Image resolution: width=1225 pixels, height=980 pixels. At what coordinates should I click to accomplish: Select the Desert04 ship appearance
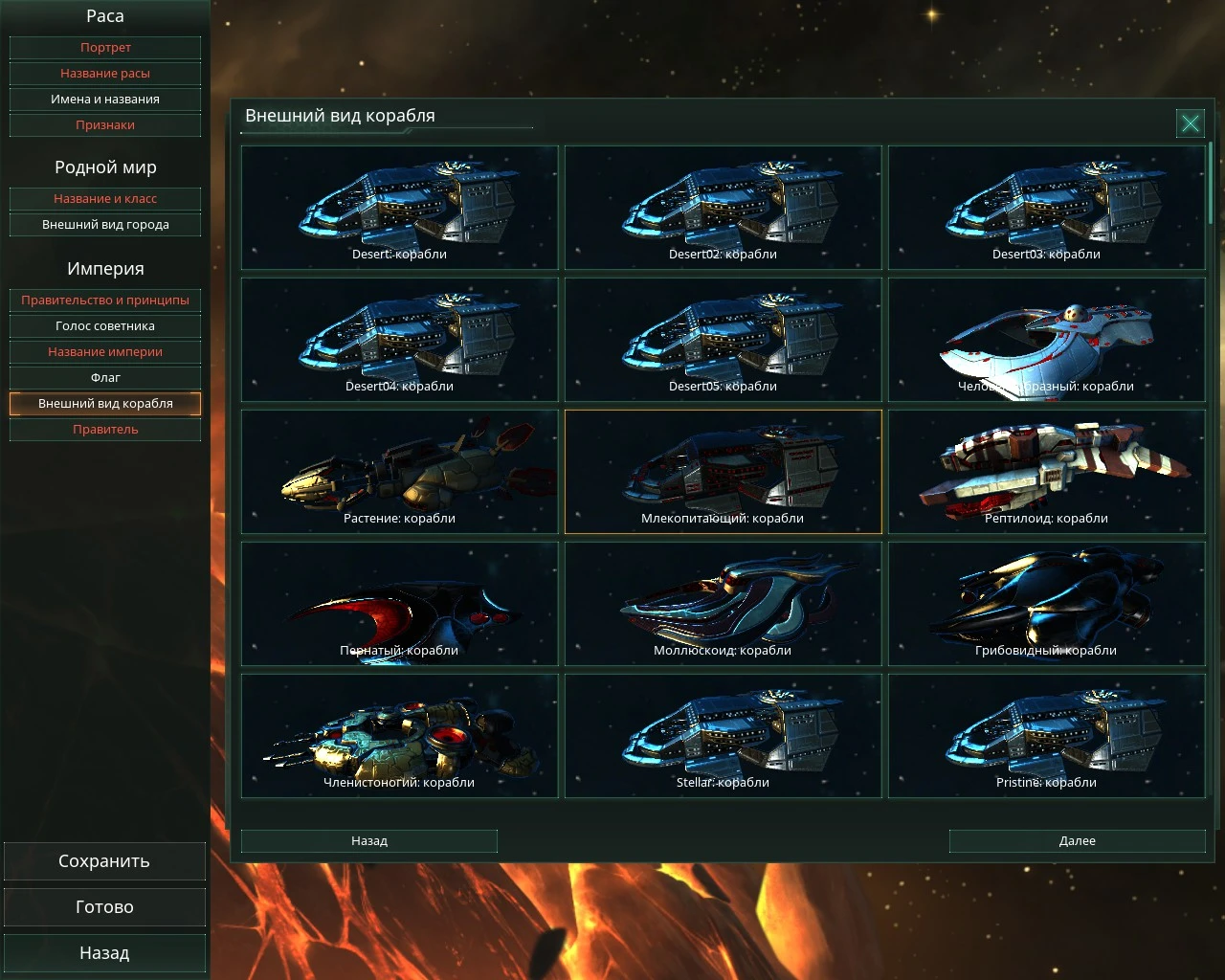[x=399, y=340]
